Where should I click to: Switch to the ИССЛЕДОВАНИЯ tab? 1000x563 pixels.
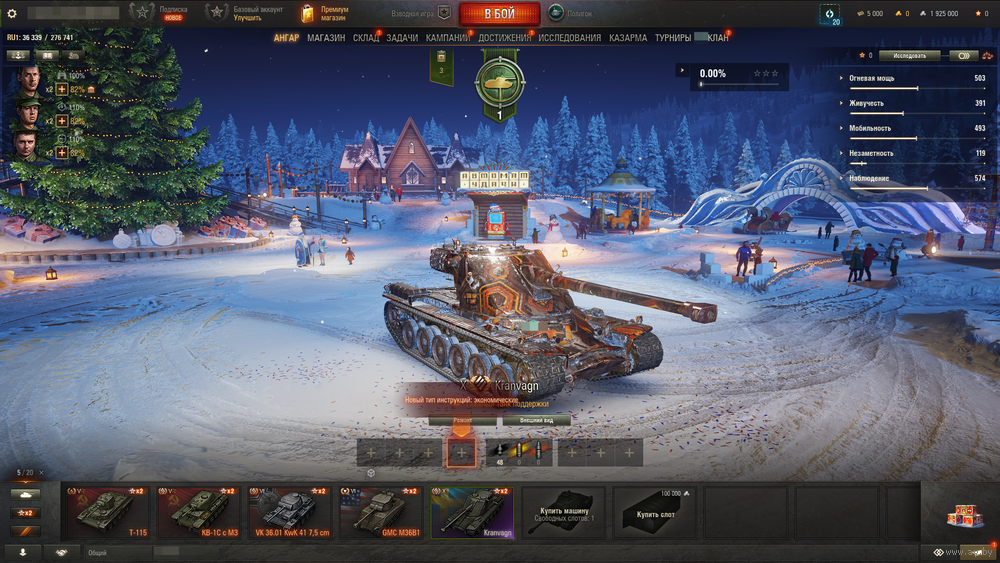570,38
